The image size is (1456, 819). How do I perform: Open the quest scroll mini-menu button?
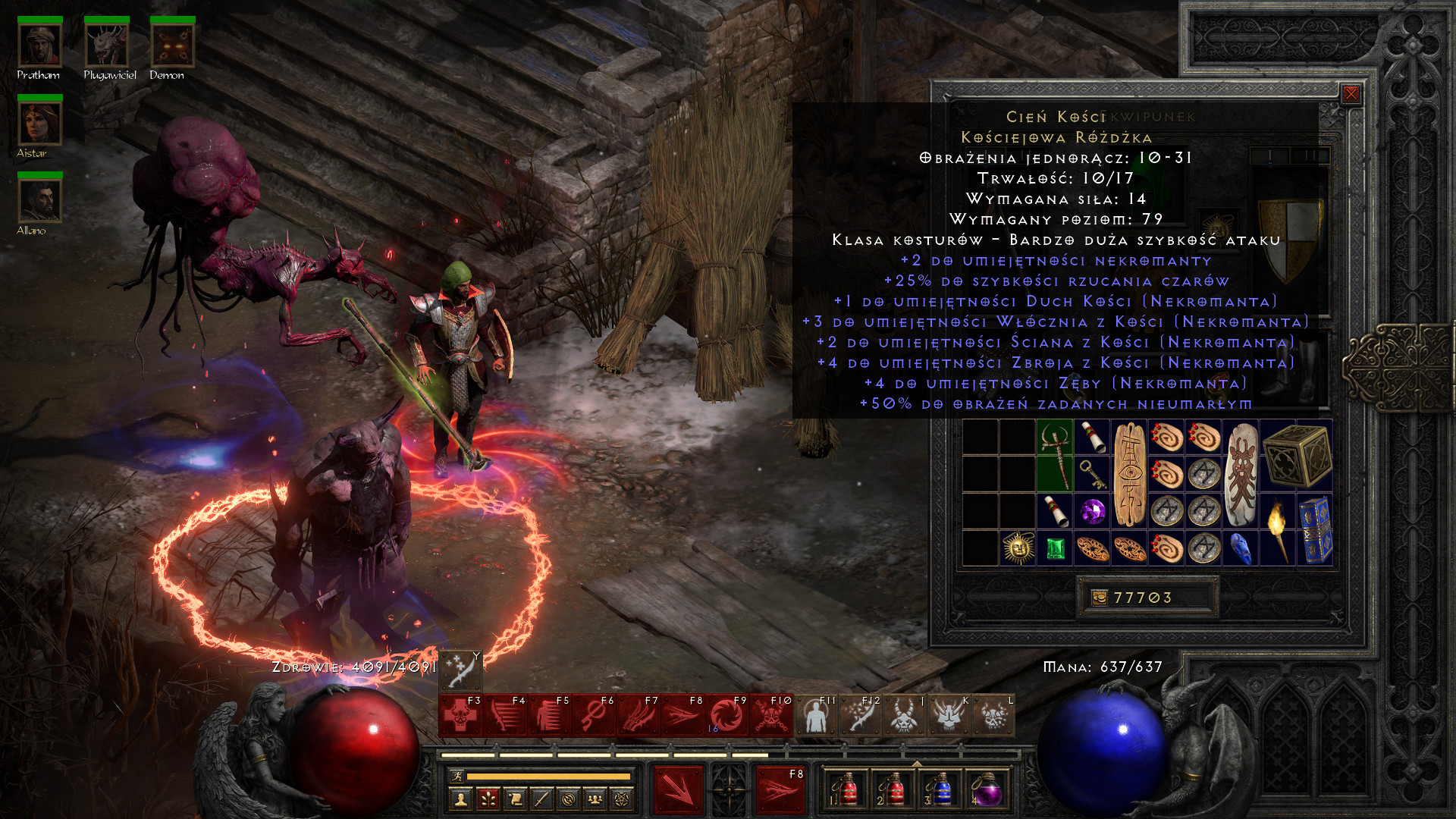[515, 799]
